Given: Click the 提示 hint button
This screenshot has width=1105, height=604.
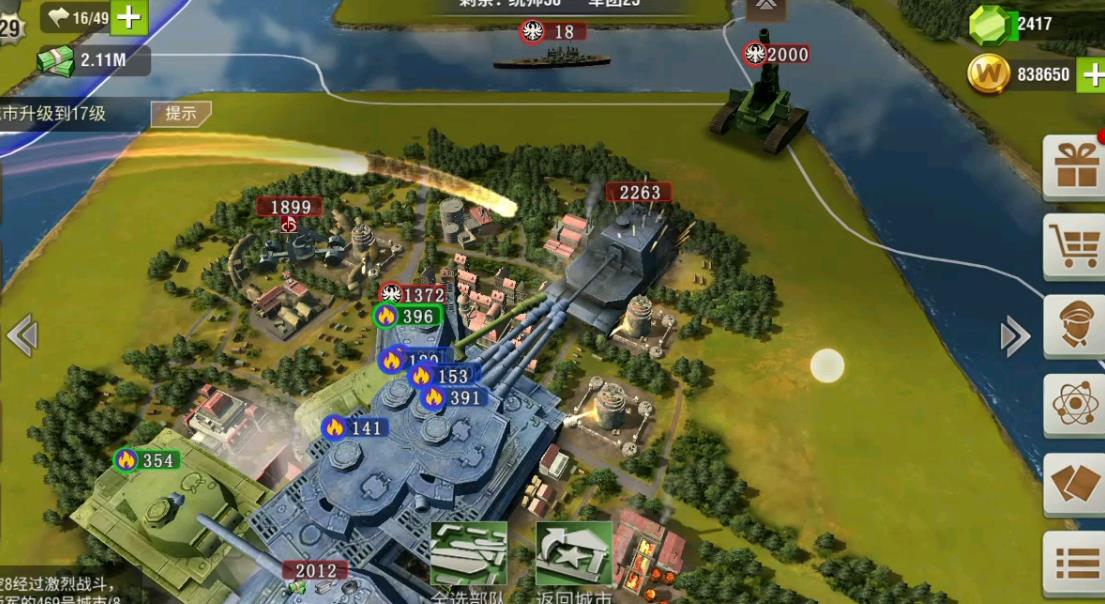Looking at the screenshot, I should click(181, 113).
